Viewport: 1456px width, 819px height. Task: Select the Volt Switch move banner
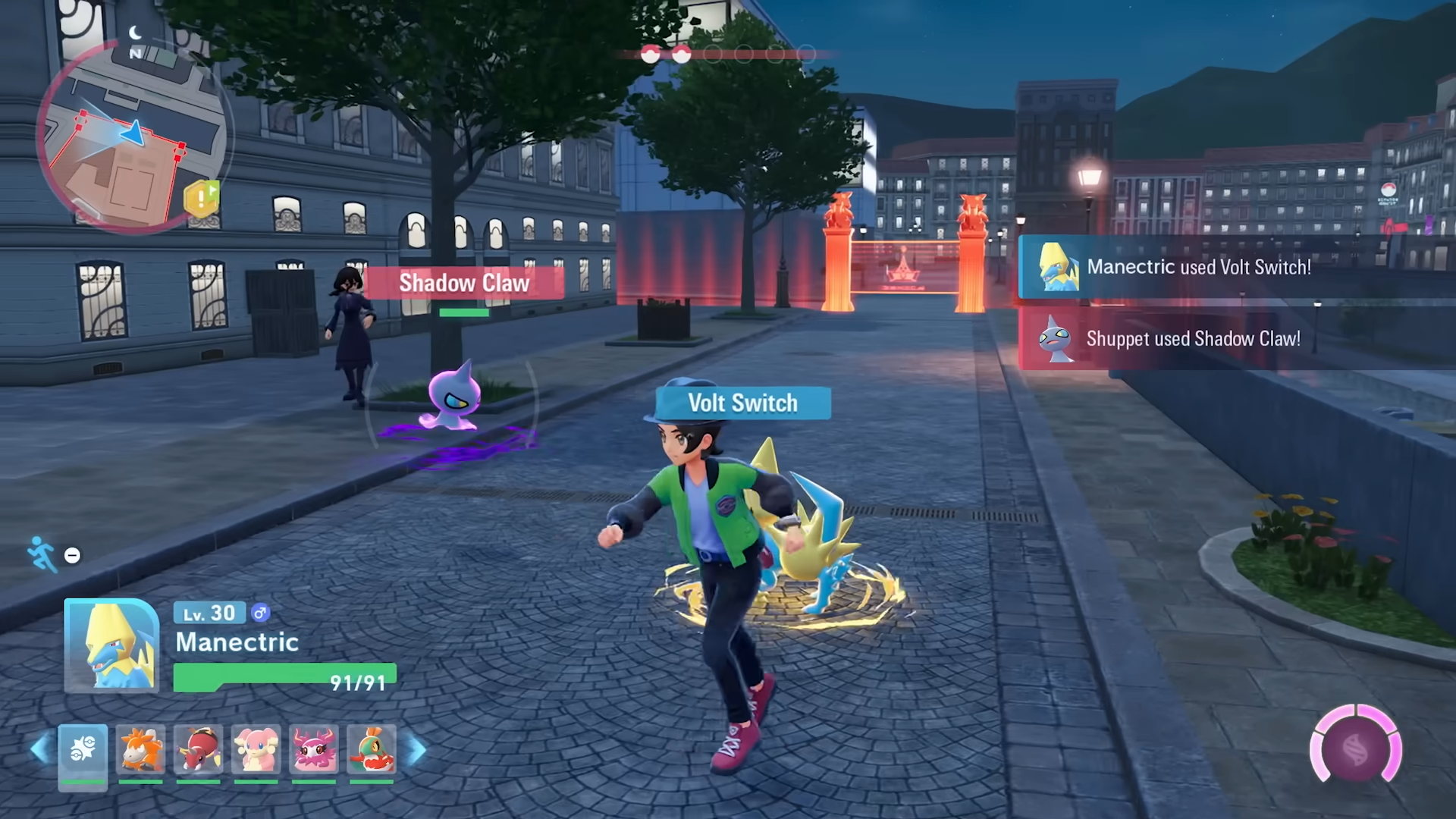pos(742,403)
